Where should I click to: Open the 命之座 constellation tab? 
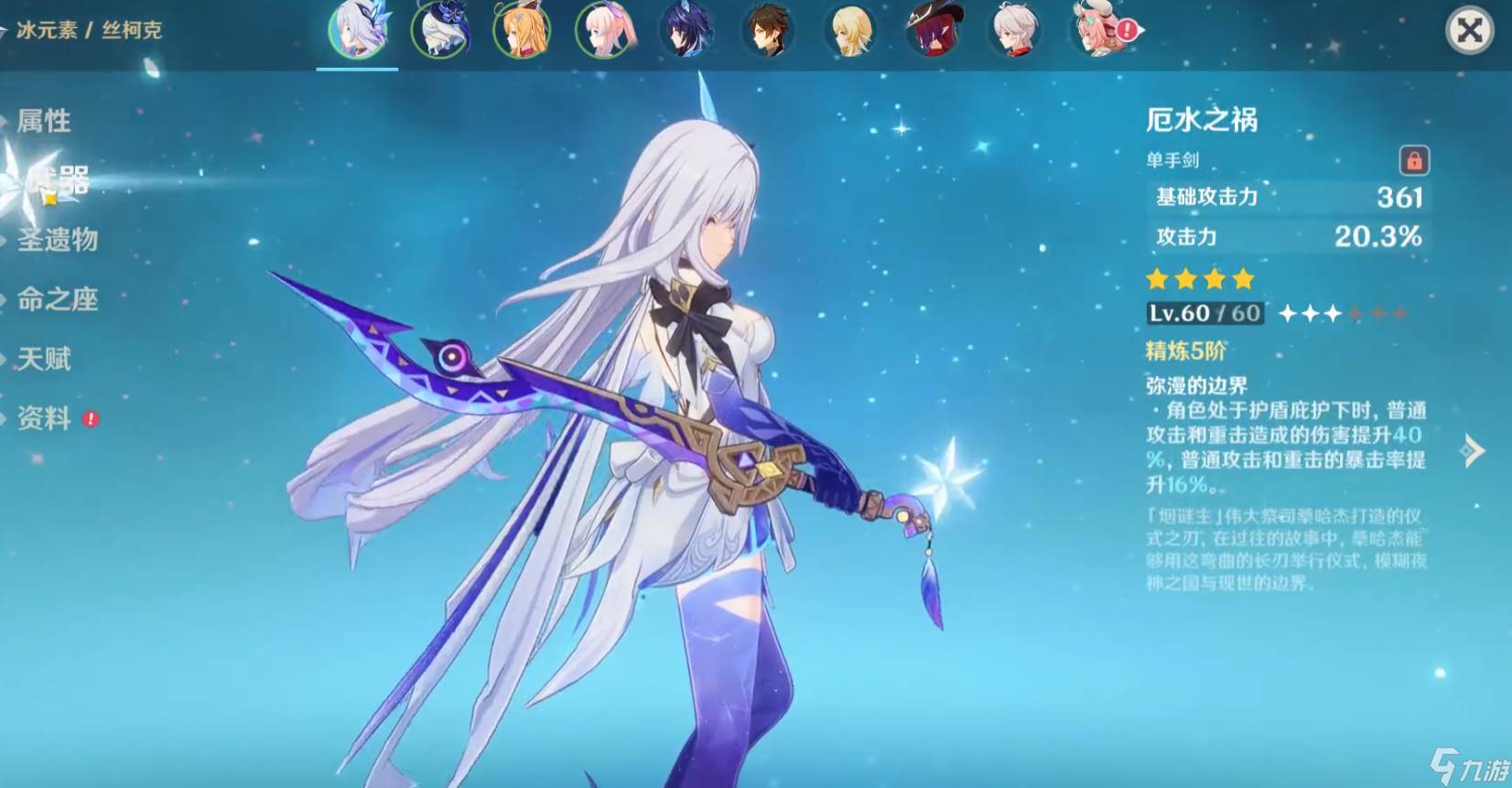coord(57,299)
